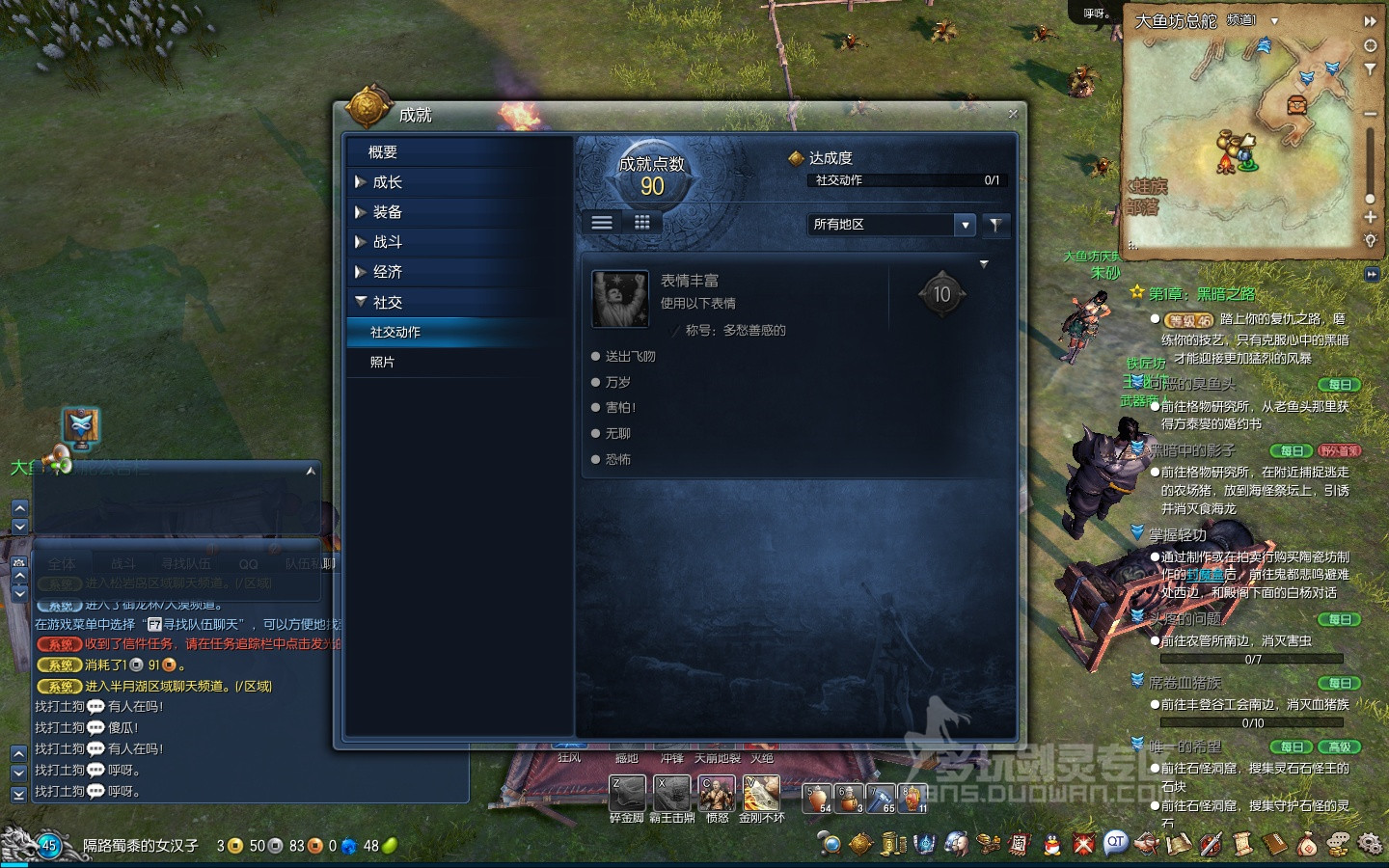1389x868 pixels.
Task: Click the achievement filter funnel button
Action: (x=995, y=225)
